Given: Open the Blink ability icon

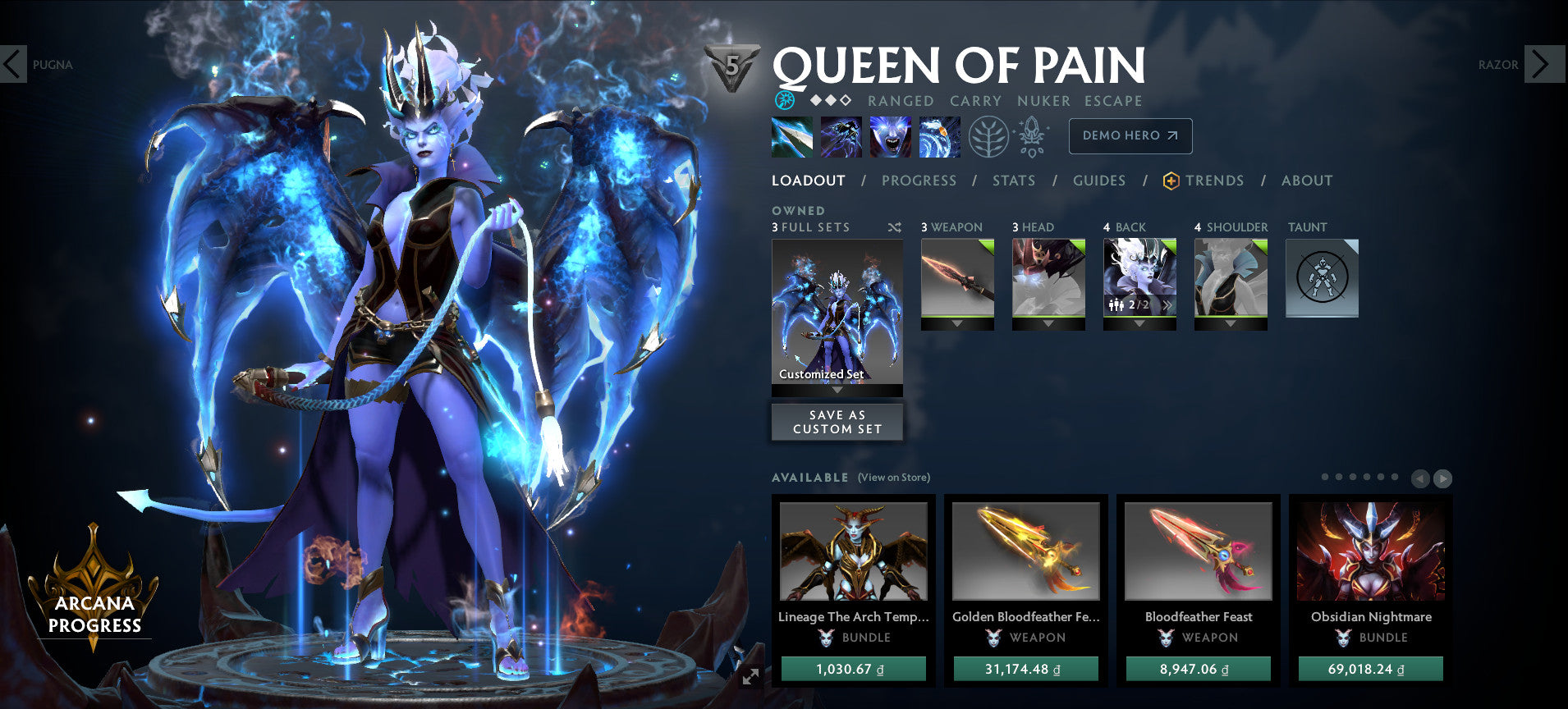Looking at the screenshot, I should [x=841, y=138].
